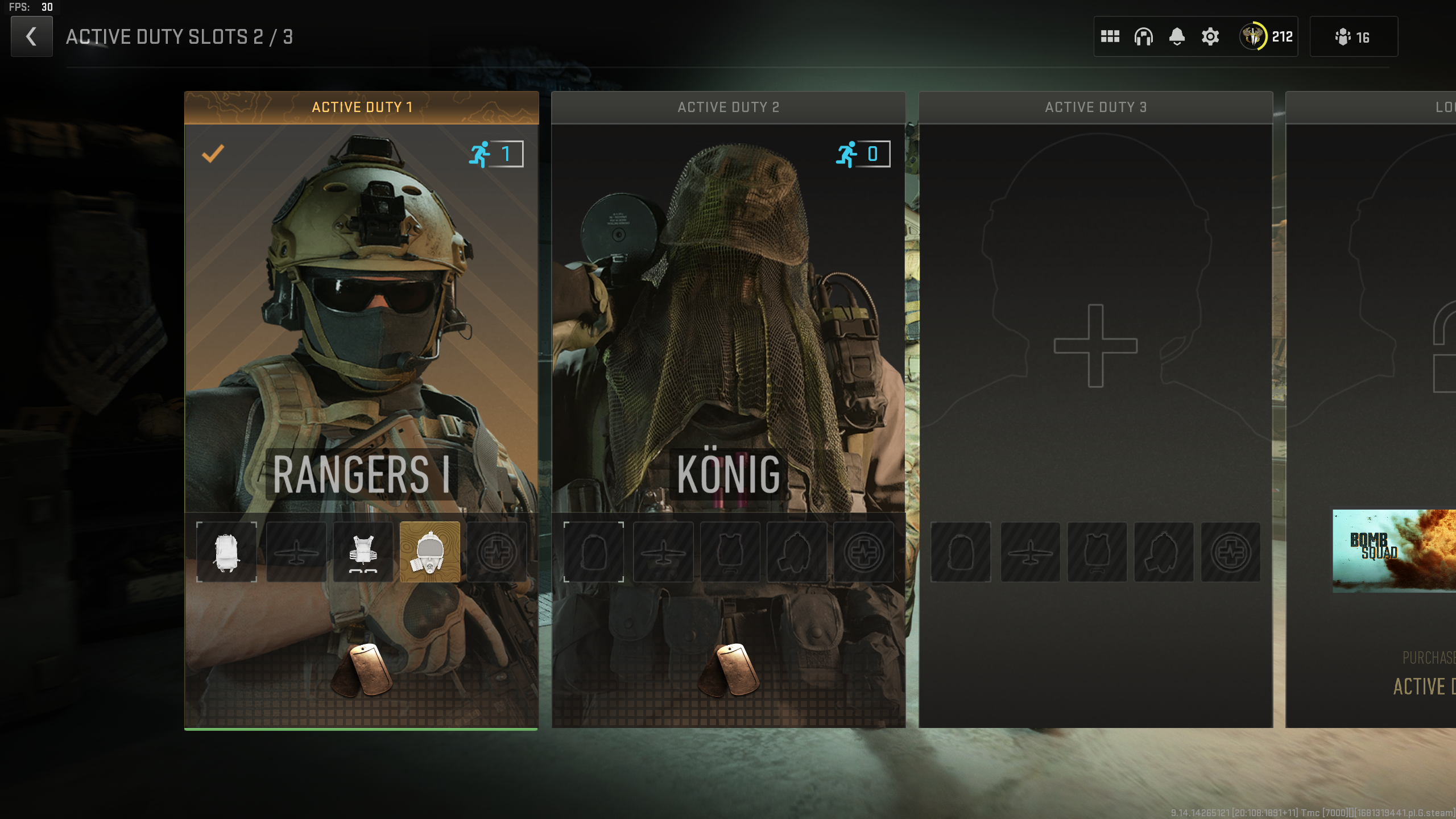Open the headset audio channels icon
Image resolution: width=1456 pixels, height=819 pixels.
tap(1143, 36)
